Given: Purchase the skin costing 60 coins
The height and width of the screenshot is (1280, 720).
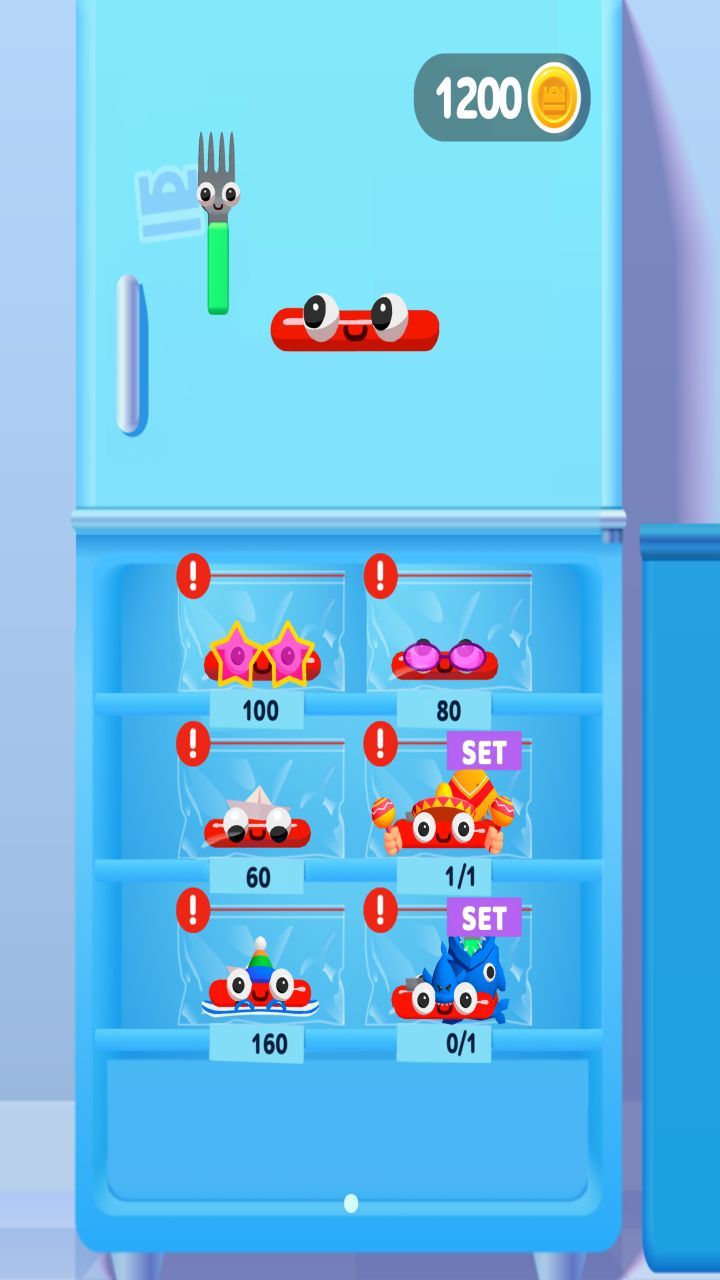Looking at the screenshot, I should coord(258,878).
